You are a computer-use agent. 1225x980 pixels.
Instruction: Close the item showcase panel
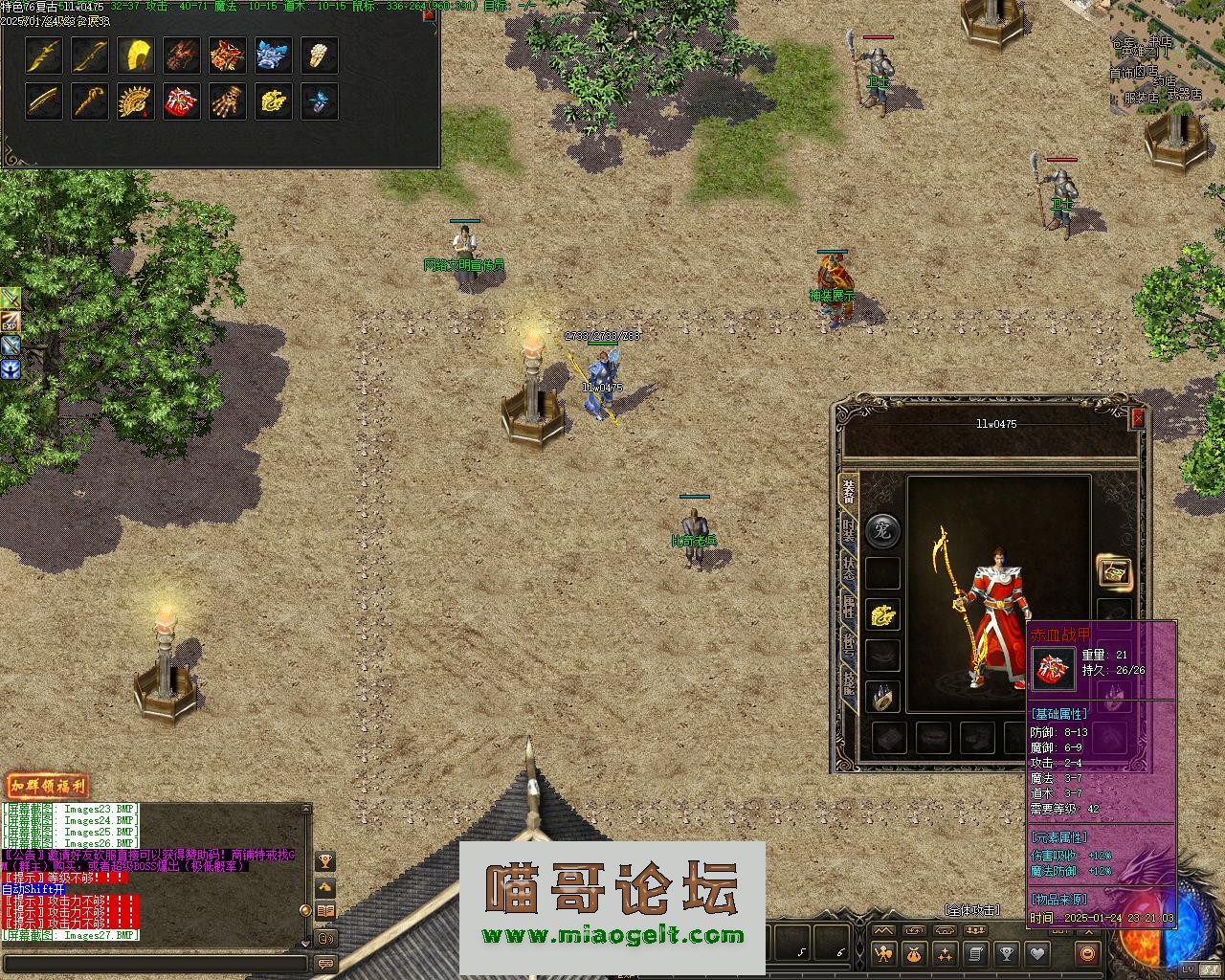(x=429, y=14)
